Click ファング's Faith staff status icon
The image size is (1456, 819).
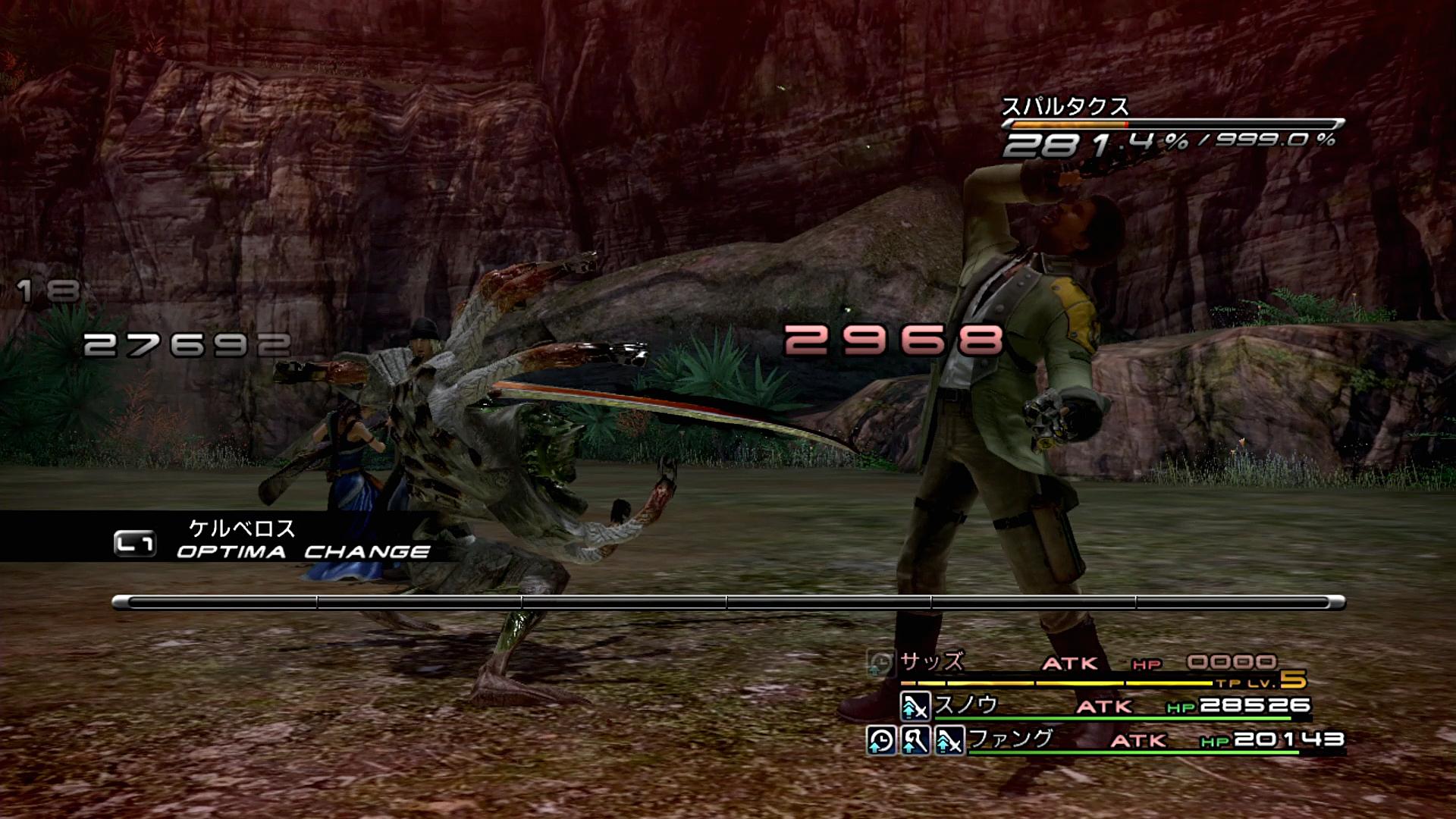(915, 740)
